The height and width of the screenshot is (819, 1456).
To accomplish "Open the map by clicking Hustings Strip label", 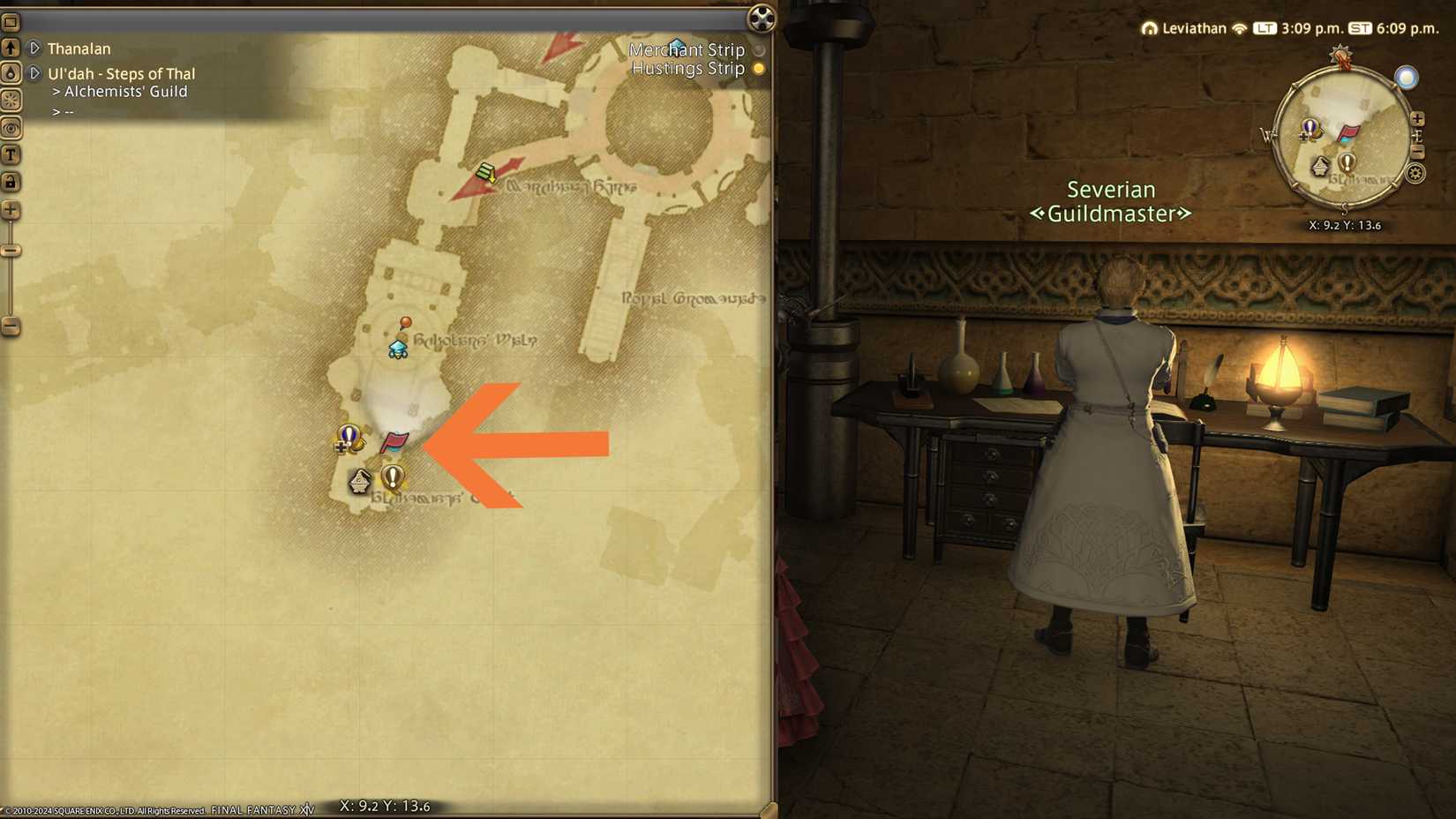I will 689,68.
